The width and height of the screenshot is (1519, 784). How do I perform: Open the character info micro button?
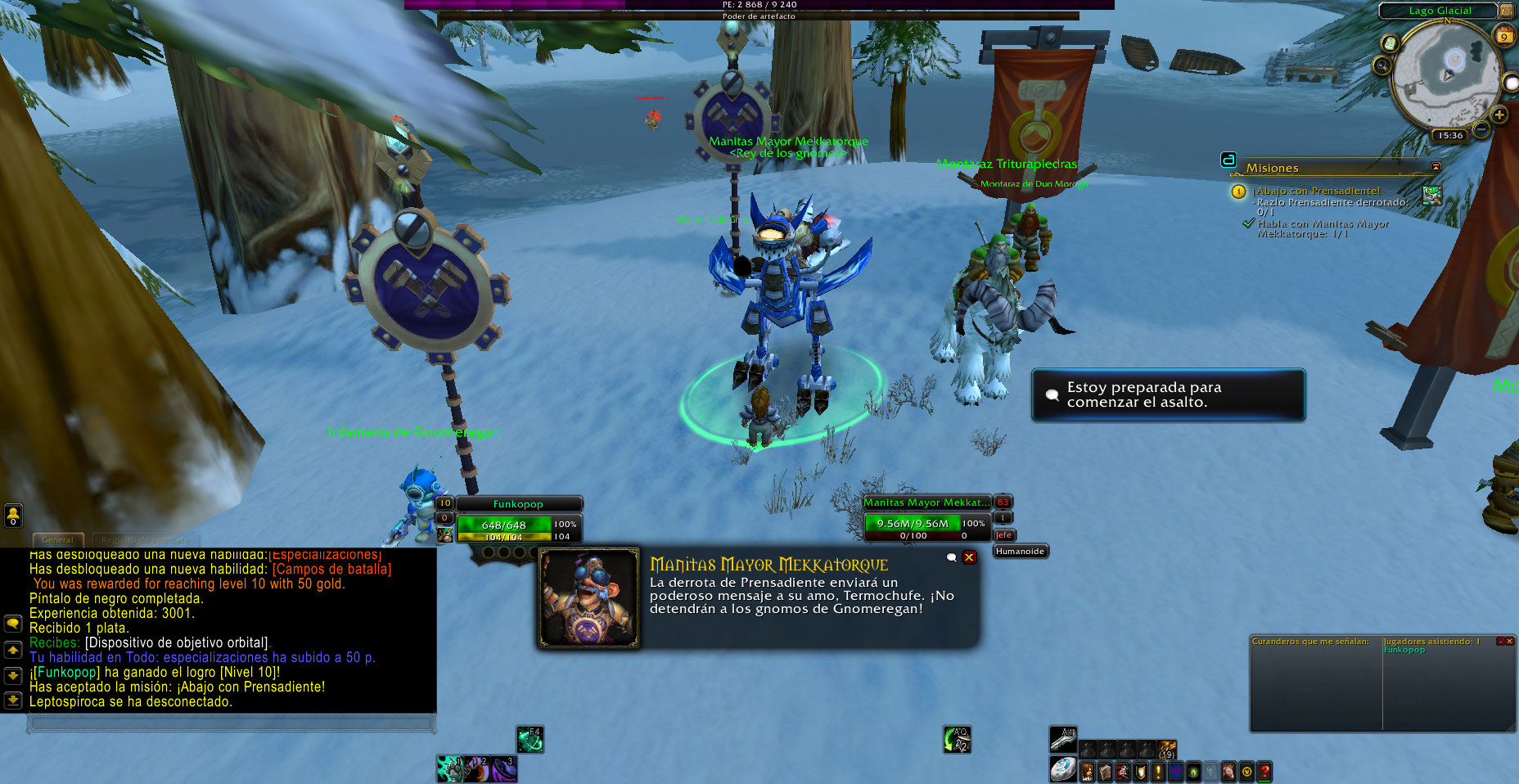coord(1087,771)
